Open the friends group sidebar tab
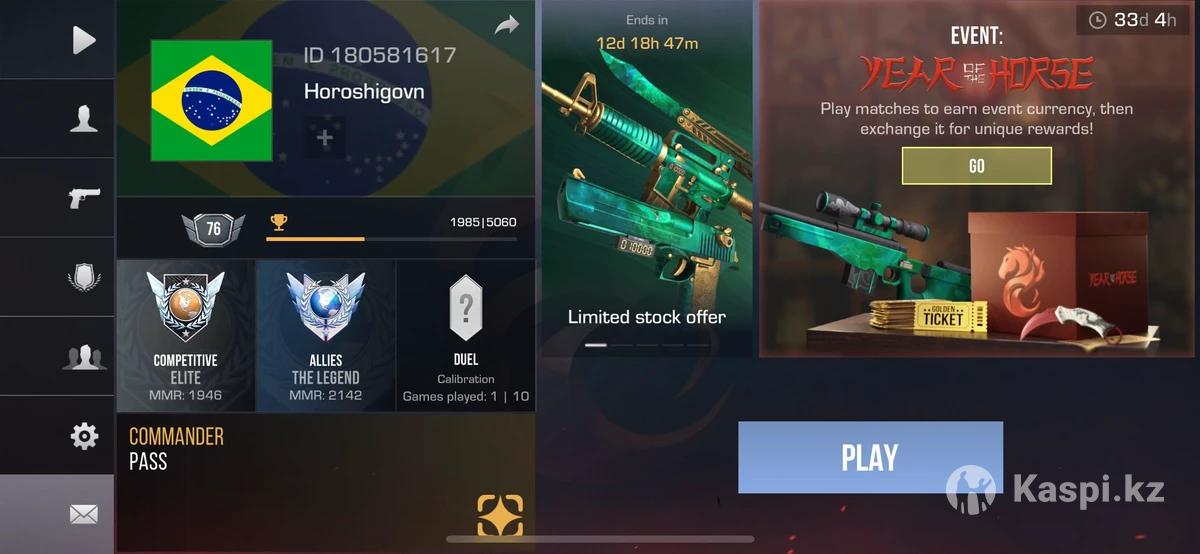The image size is (1200, 554). (84, 356)
